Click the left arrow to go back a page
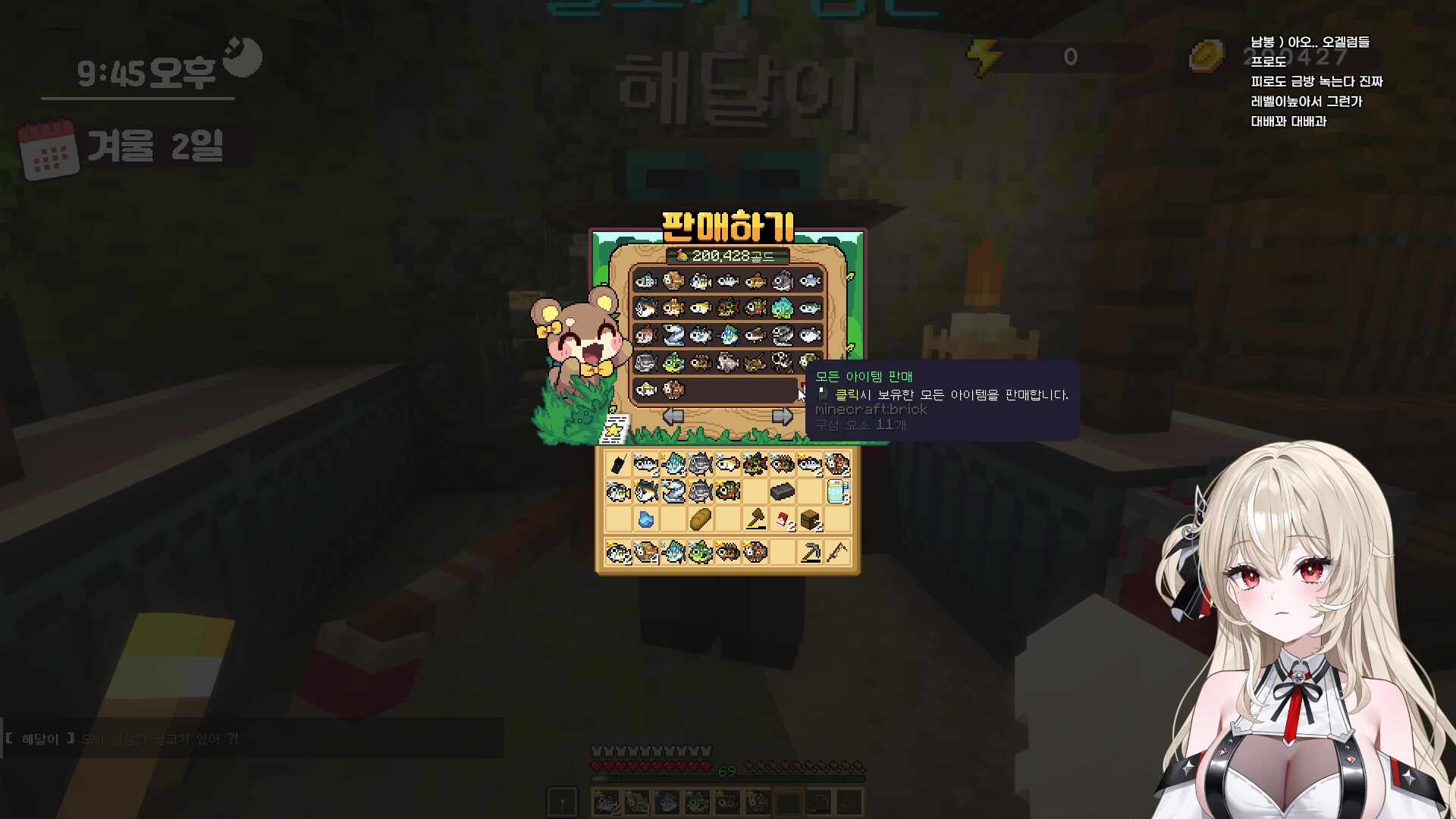This screenshot has height=819, width=1456. (672, 416)
